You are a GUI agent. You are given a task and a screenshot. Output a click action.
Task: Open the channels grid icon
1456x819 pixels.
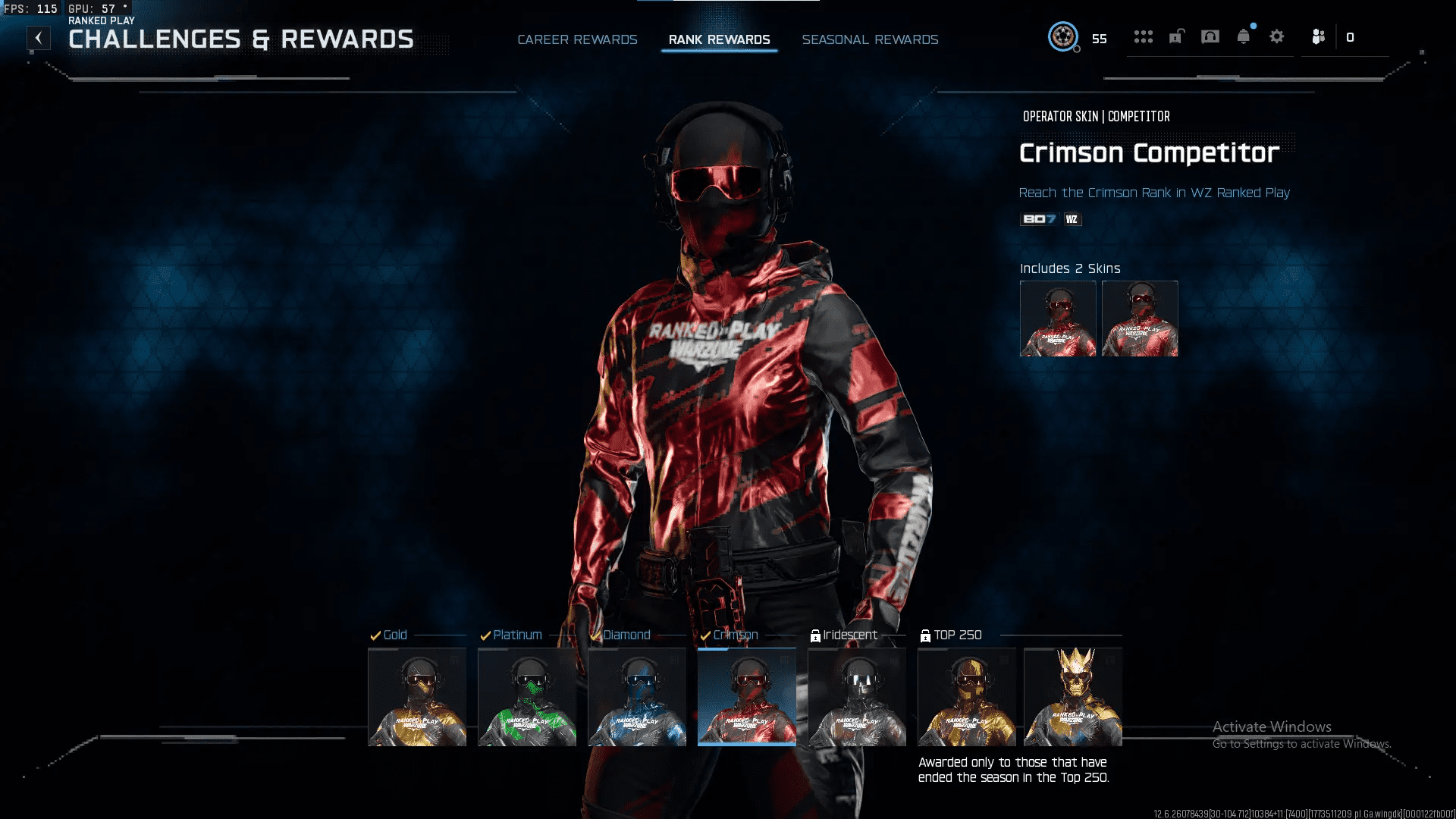click(1144, 36)
